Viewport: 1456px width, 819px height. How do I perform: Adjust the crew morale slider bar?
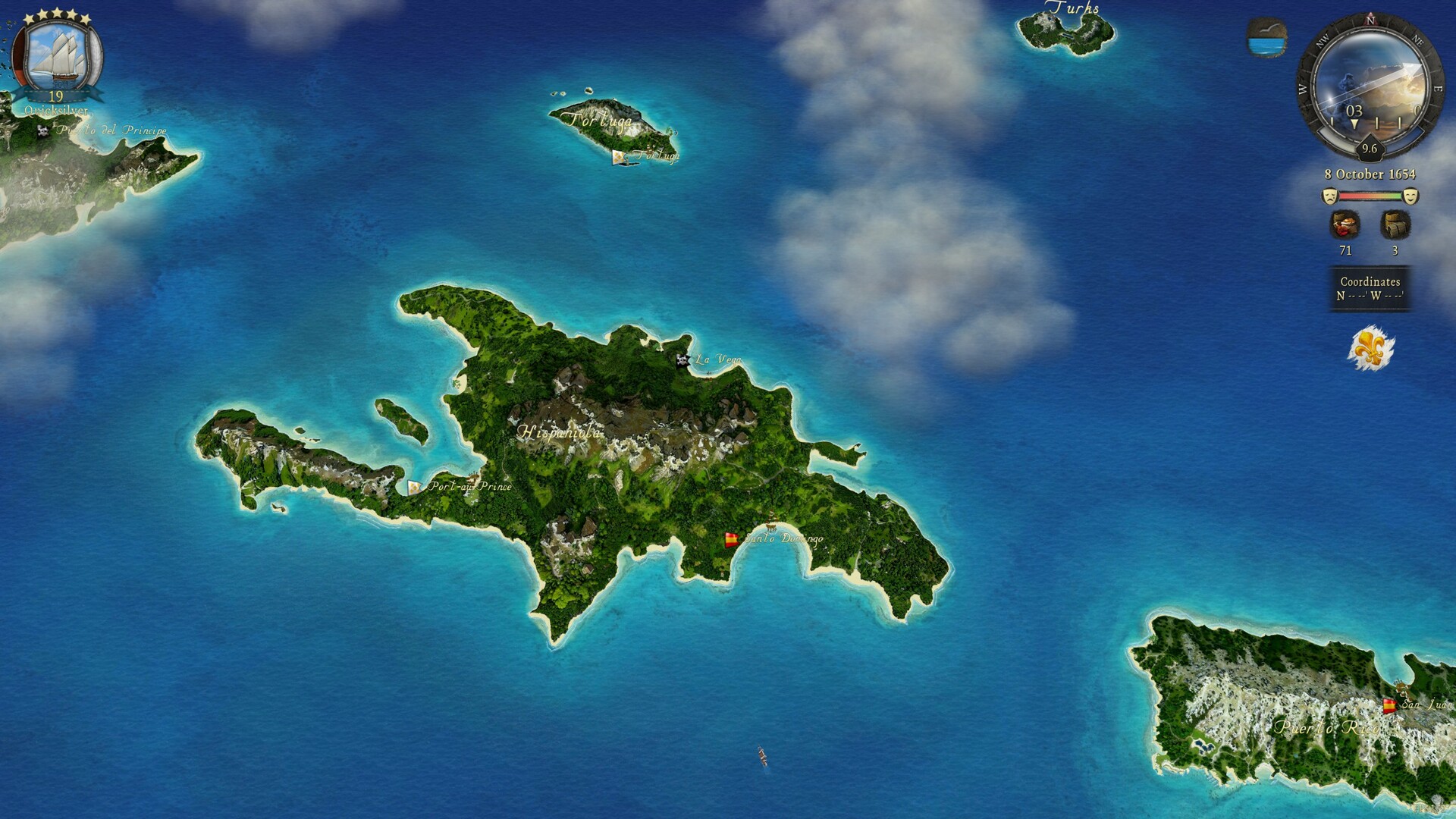pyautogui.click(x=1372, y=195)
